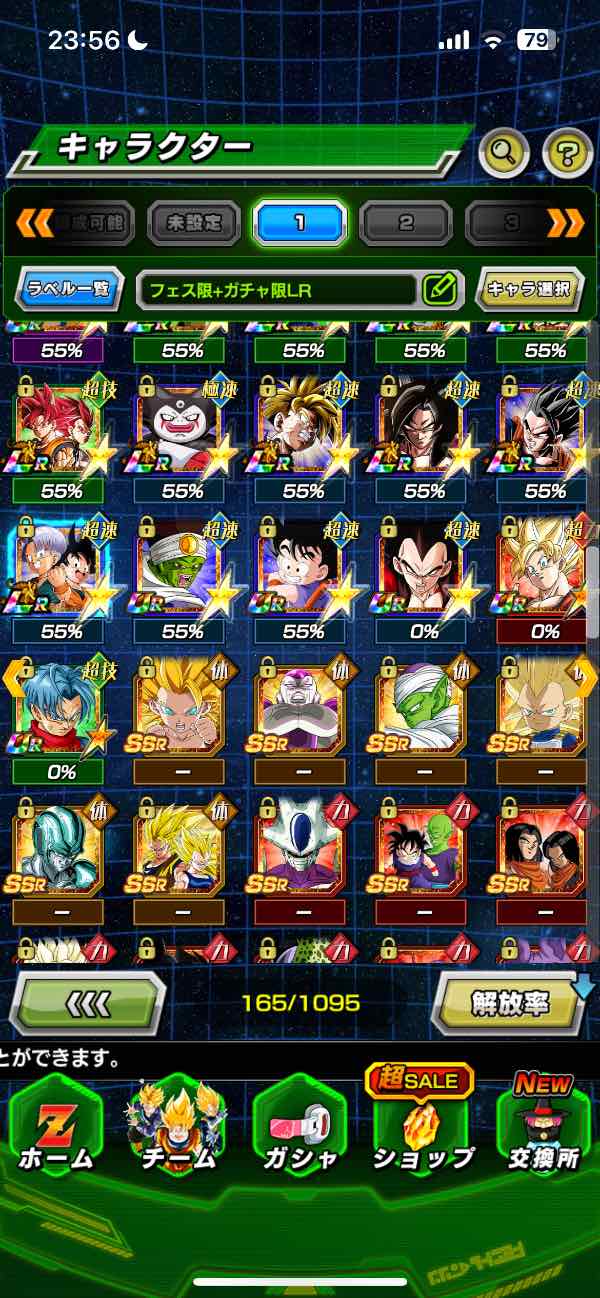The height and width of the screenshot is (1298, 600).
Task: Select the 未設定 tab
Action: 194,223
